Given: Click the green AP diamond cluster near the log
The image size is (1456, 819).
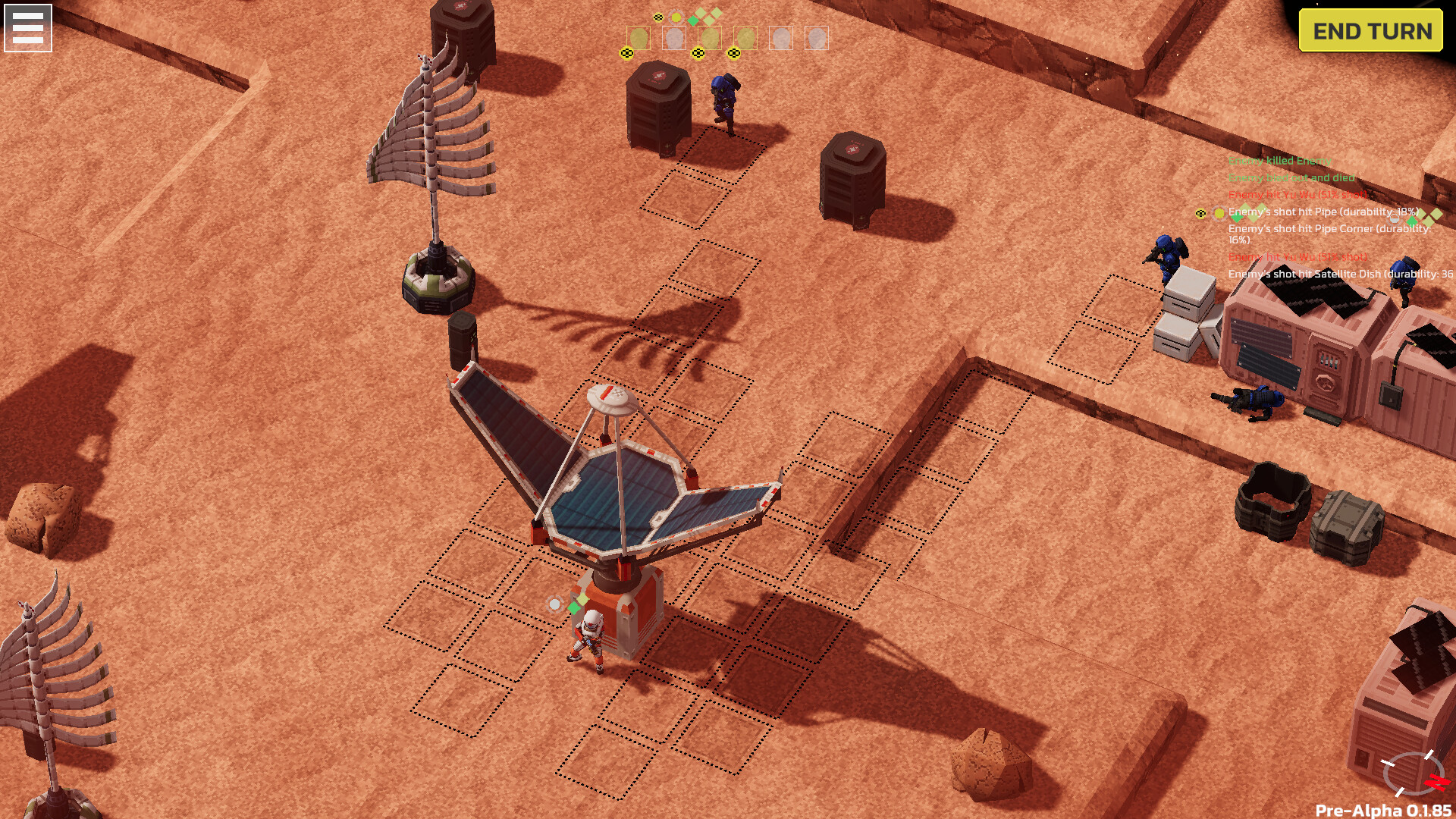Looking at the screenshot, I should (1250, 215).
